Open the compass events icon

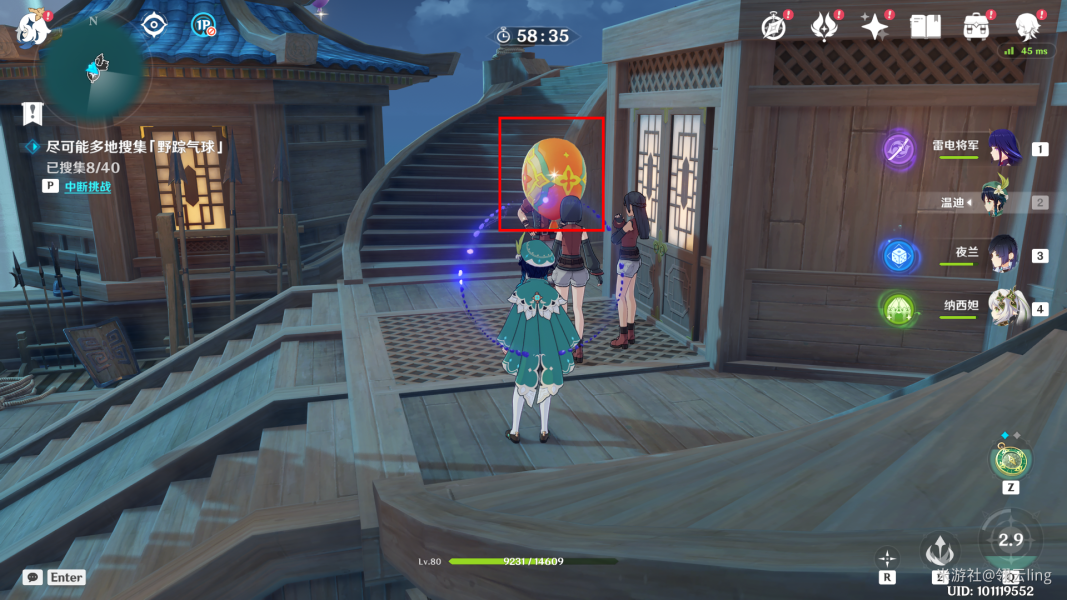click(773, 27)
